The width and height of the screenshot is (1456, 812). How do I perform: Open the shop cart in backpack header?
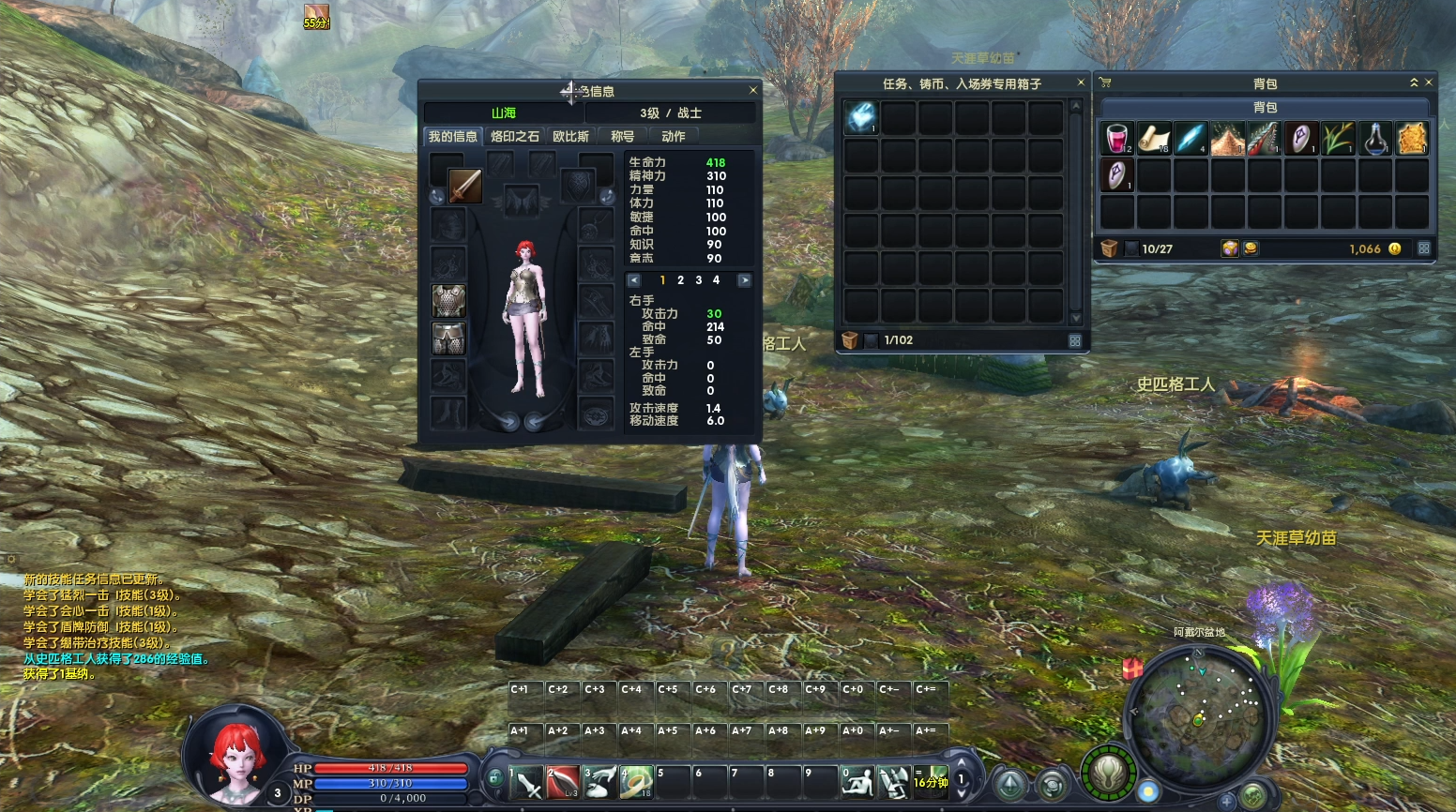pos(1105,83)
